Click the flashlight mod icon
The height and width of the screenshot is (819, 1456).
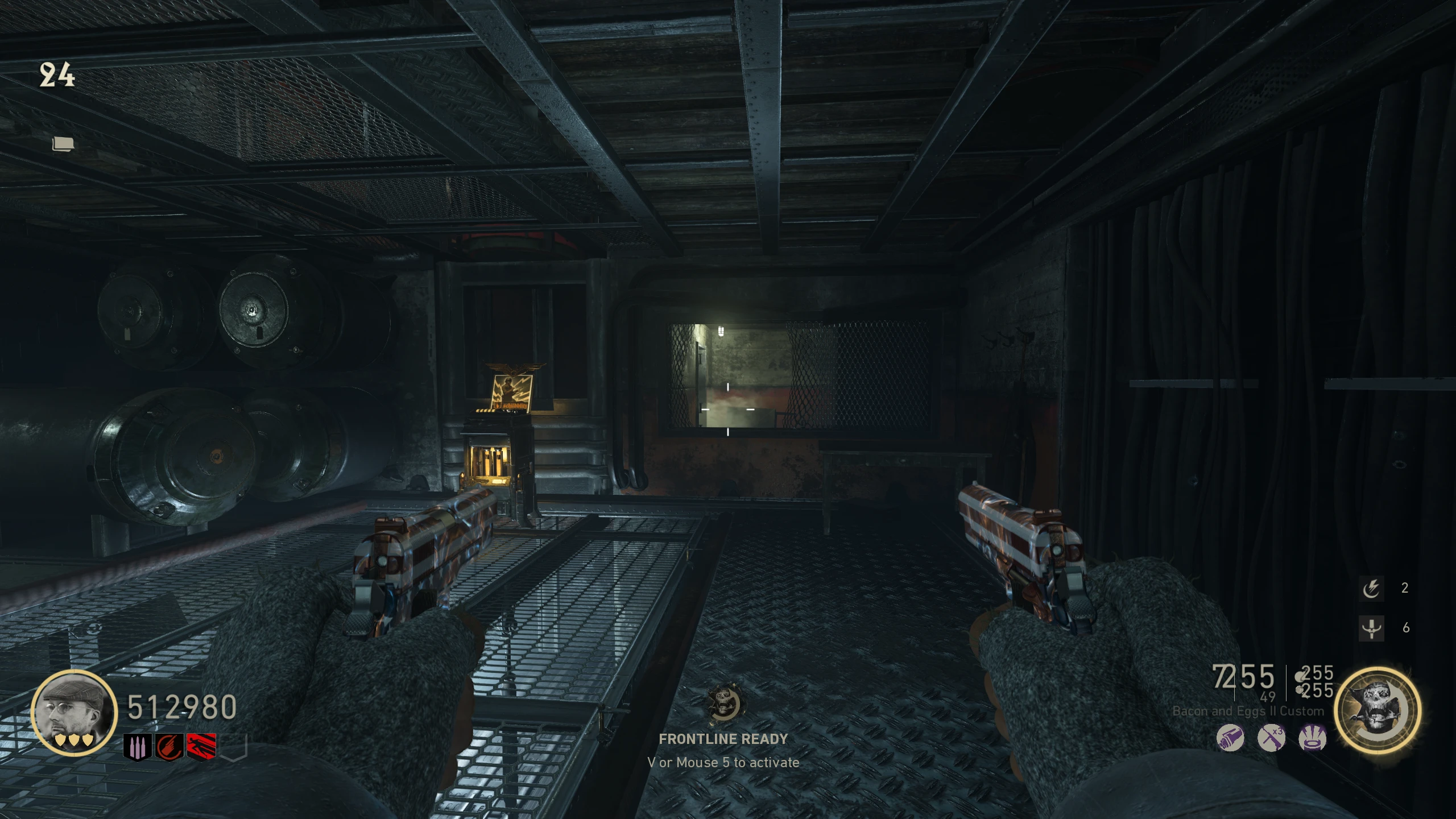(x=1230, y=738)
